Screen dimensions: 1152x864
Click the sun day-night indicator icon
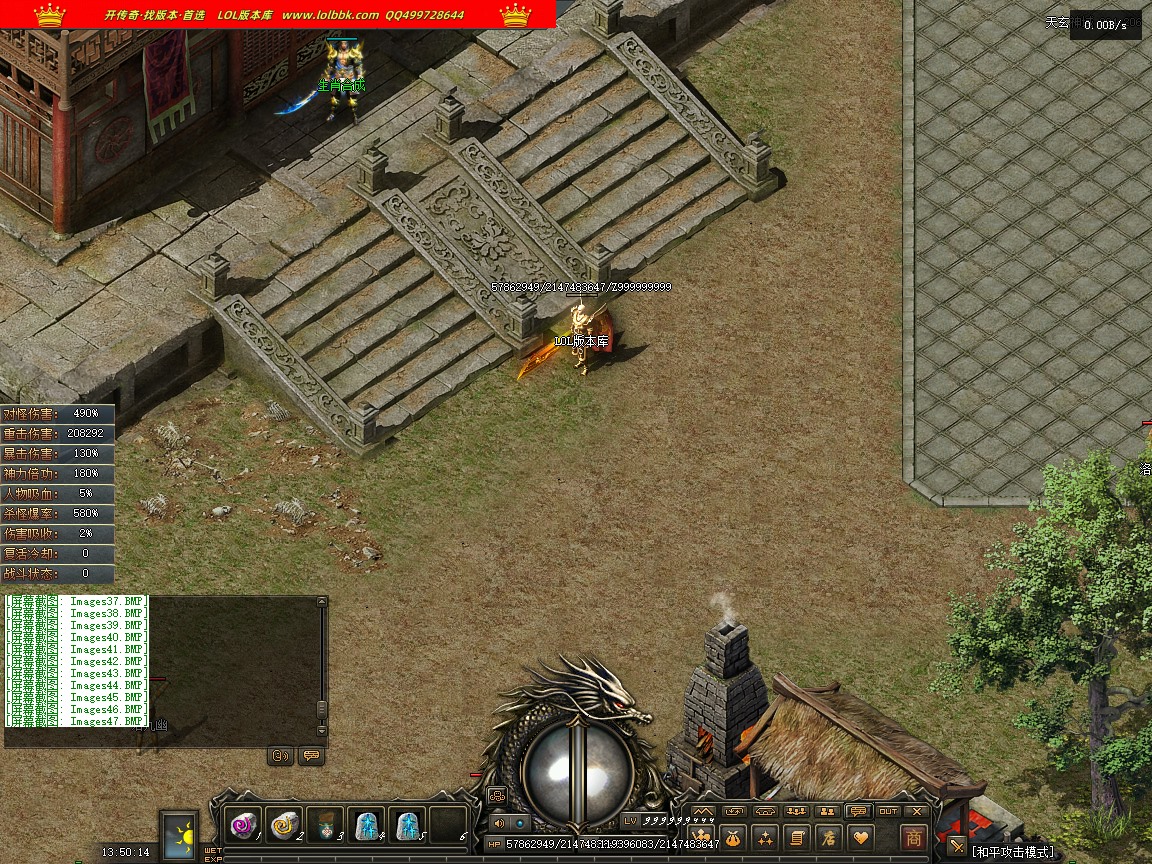(181, 835)
